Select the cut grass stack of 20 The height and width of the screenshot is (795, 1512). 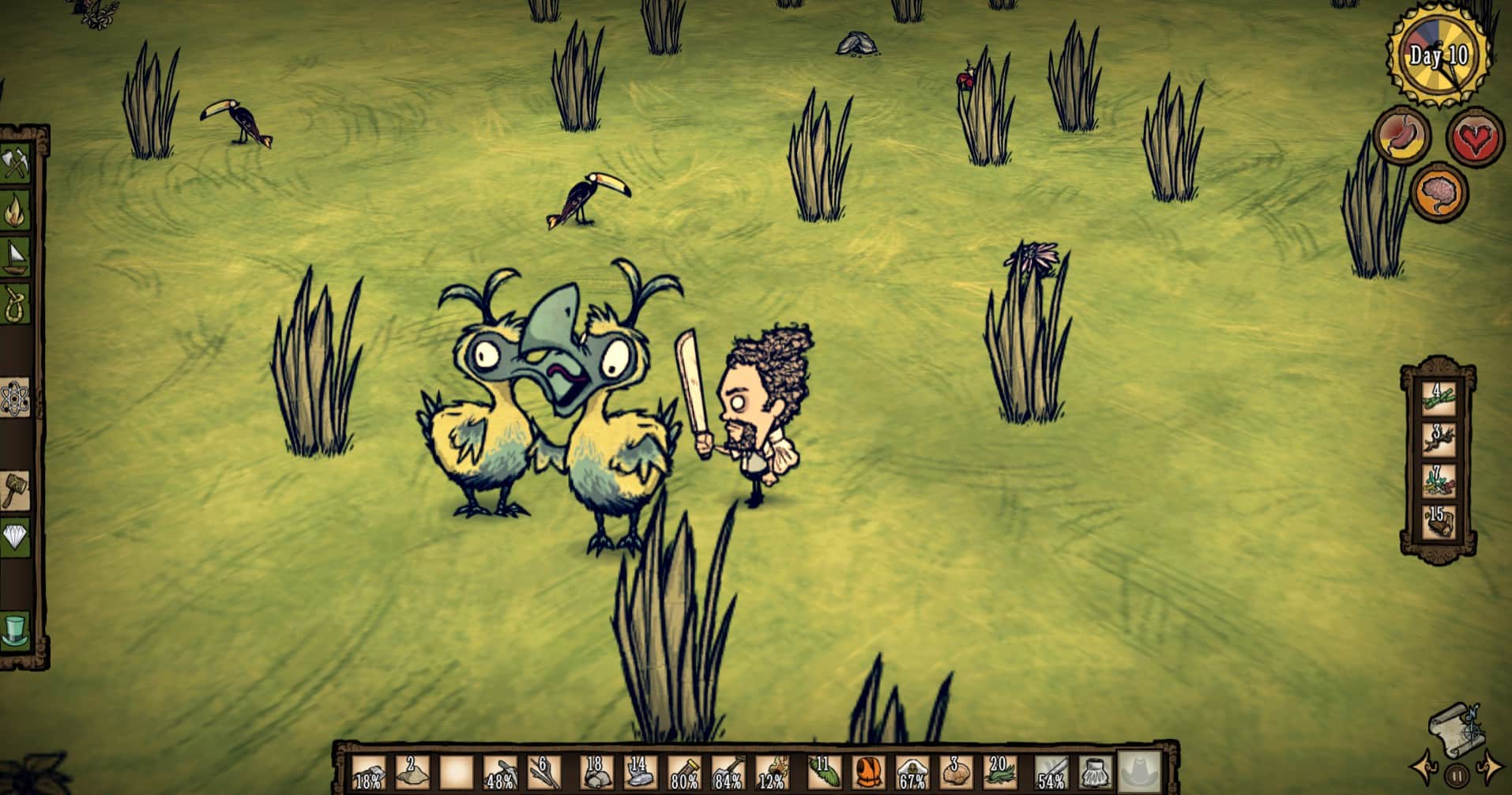(999, 772)
